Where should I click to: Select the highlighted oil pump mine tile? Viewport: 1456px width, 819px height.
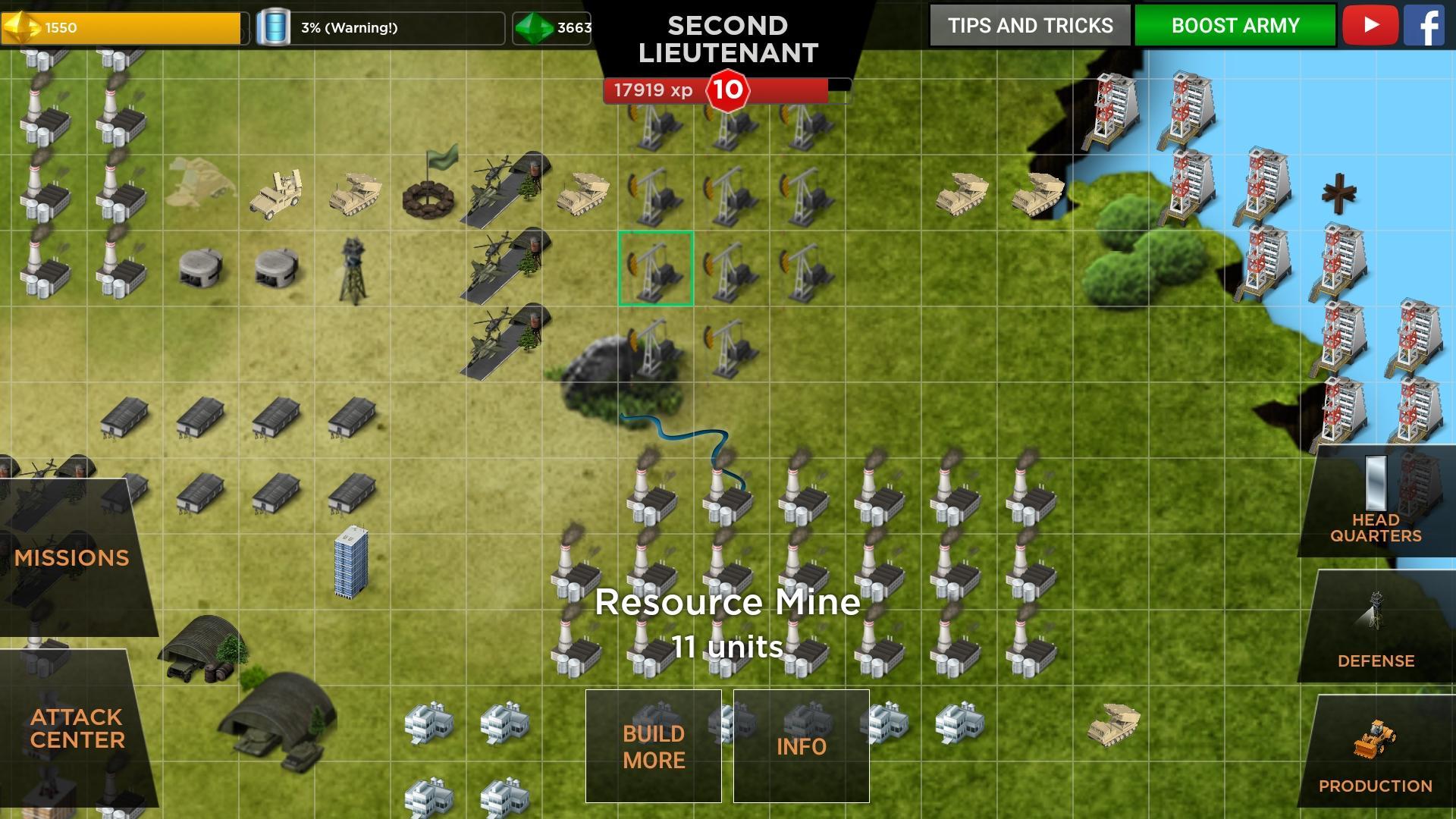(x=655, y=268)
